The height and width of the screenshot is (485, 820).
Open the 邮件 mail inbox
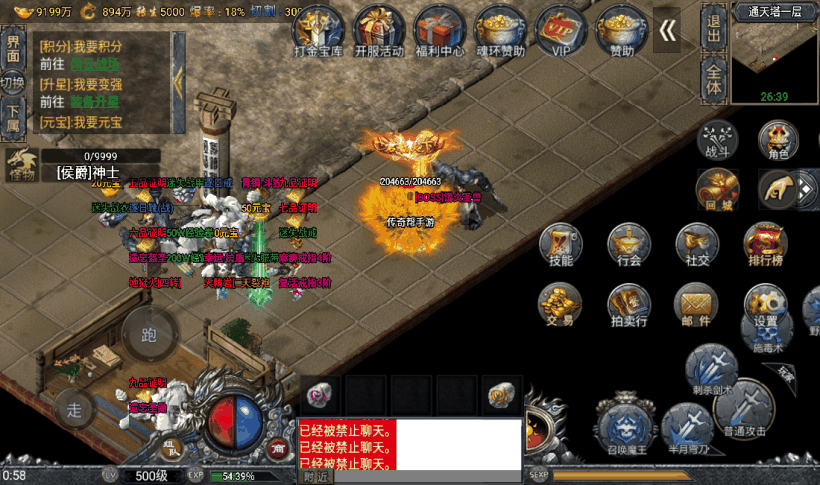click(x=696, y=304)
